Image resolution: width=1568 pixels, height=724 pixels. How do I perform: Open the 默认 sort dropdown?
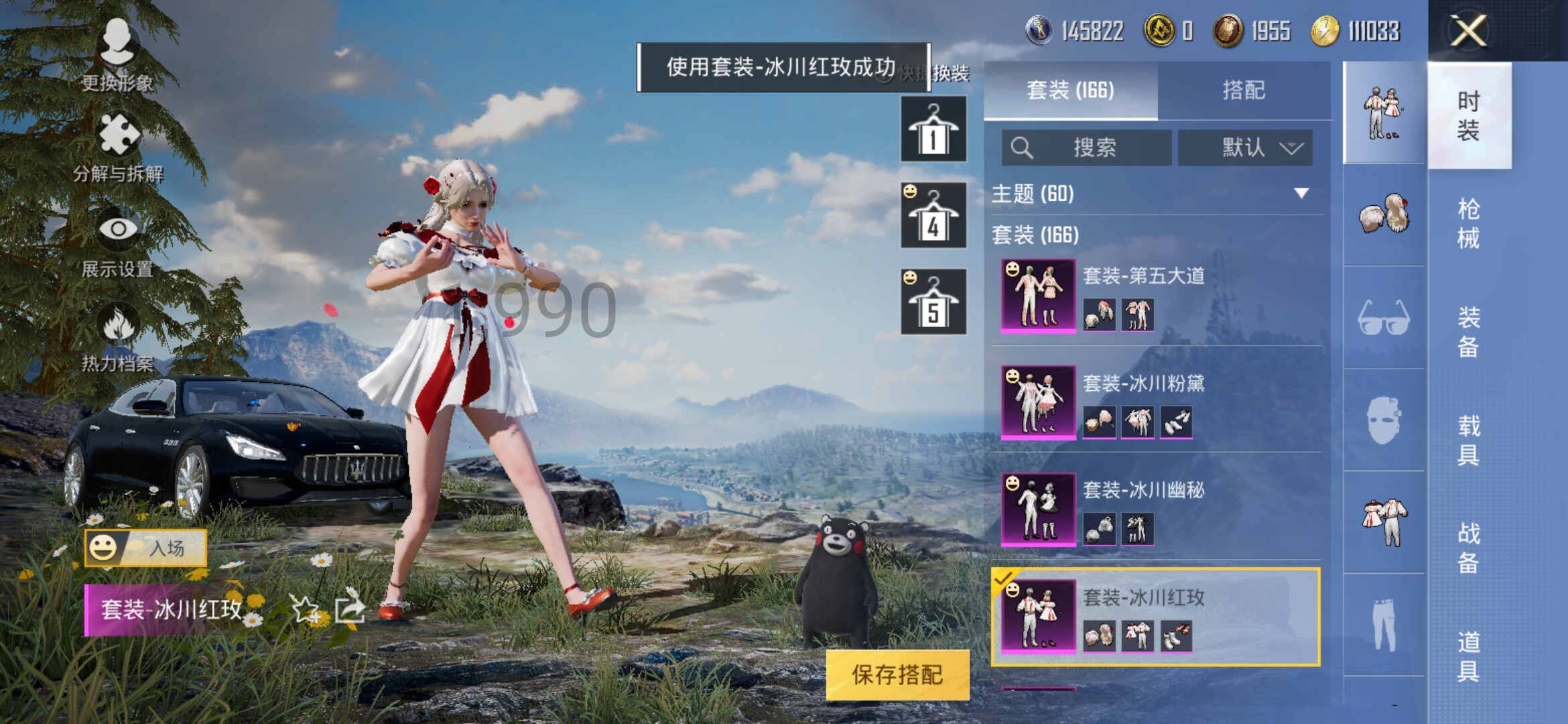(x=1244, y=147)
